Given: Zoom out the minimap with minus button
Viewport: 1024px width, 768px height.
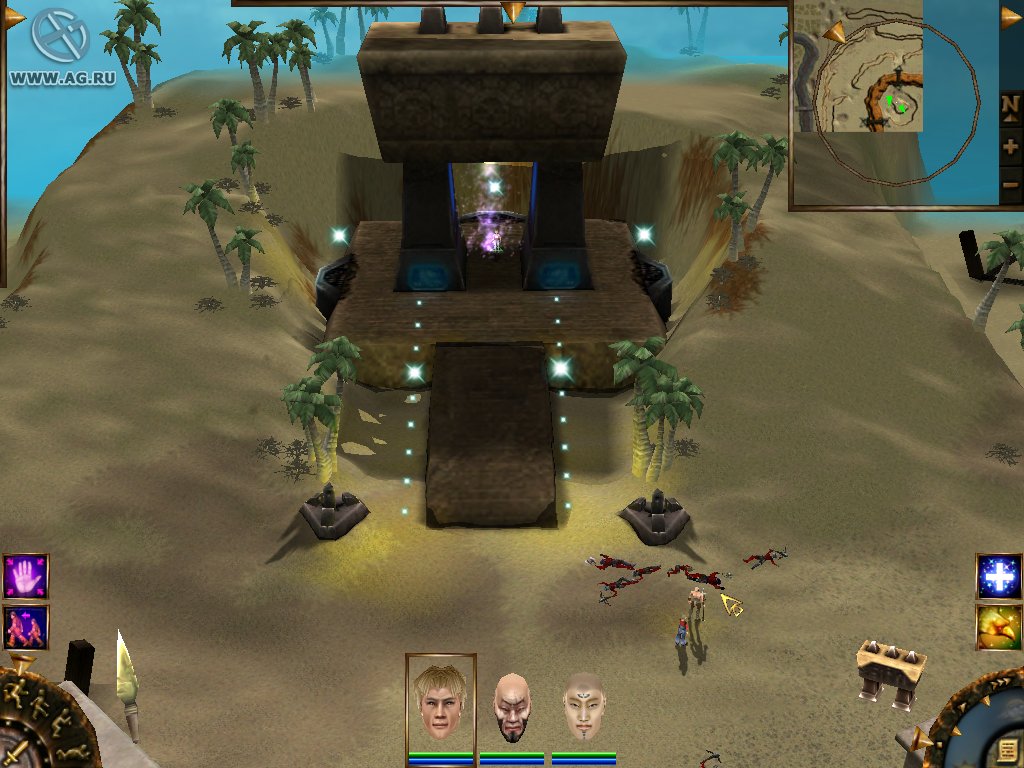Looking at the screenshot, I should point(1010,186).
